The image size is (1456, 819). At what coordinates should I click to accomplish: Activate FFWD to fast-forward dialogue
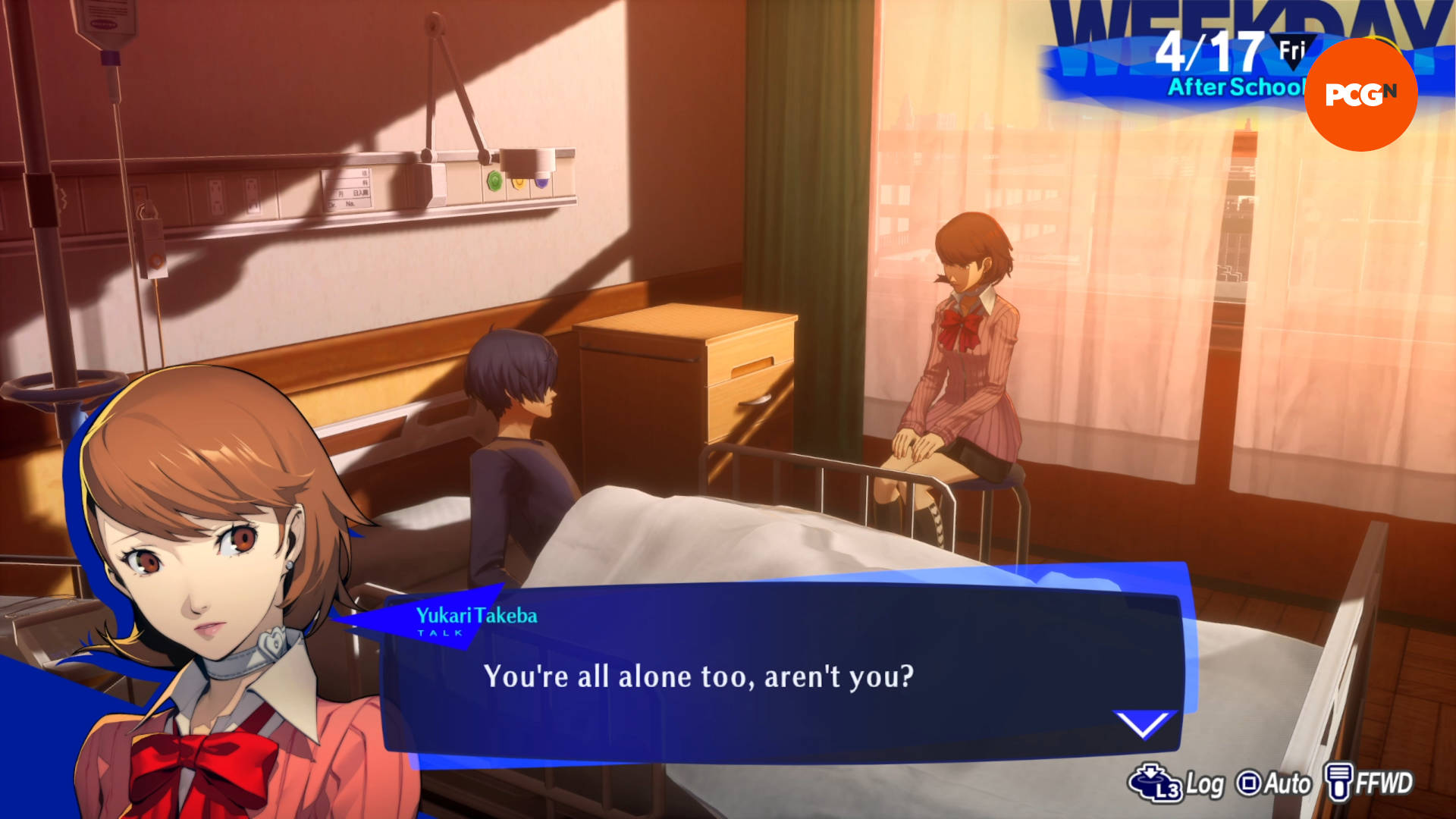pyautogui.click(x=1370, y=783)
